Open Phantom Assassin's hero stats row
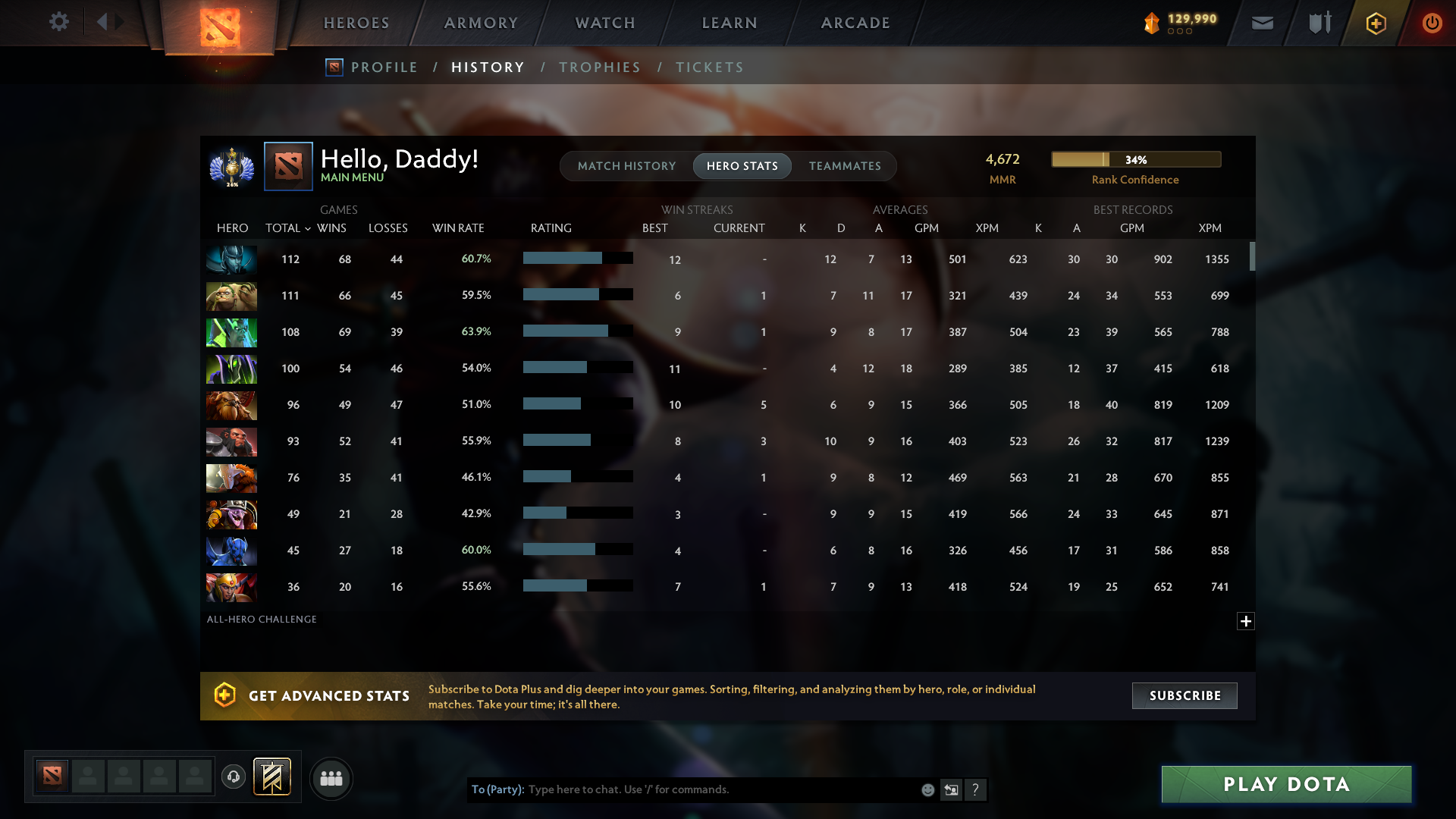Viewport: 1456px width, 819px height. (231, 259)
